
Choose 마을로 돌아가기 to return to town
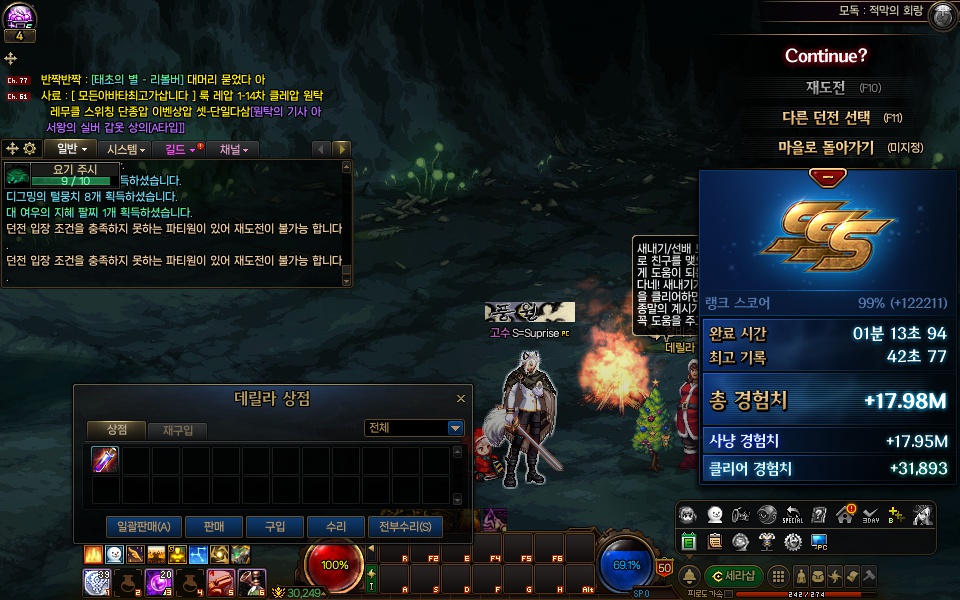(x=826, y=147)
